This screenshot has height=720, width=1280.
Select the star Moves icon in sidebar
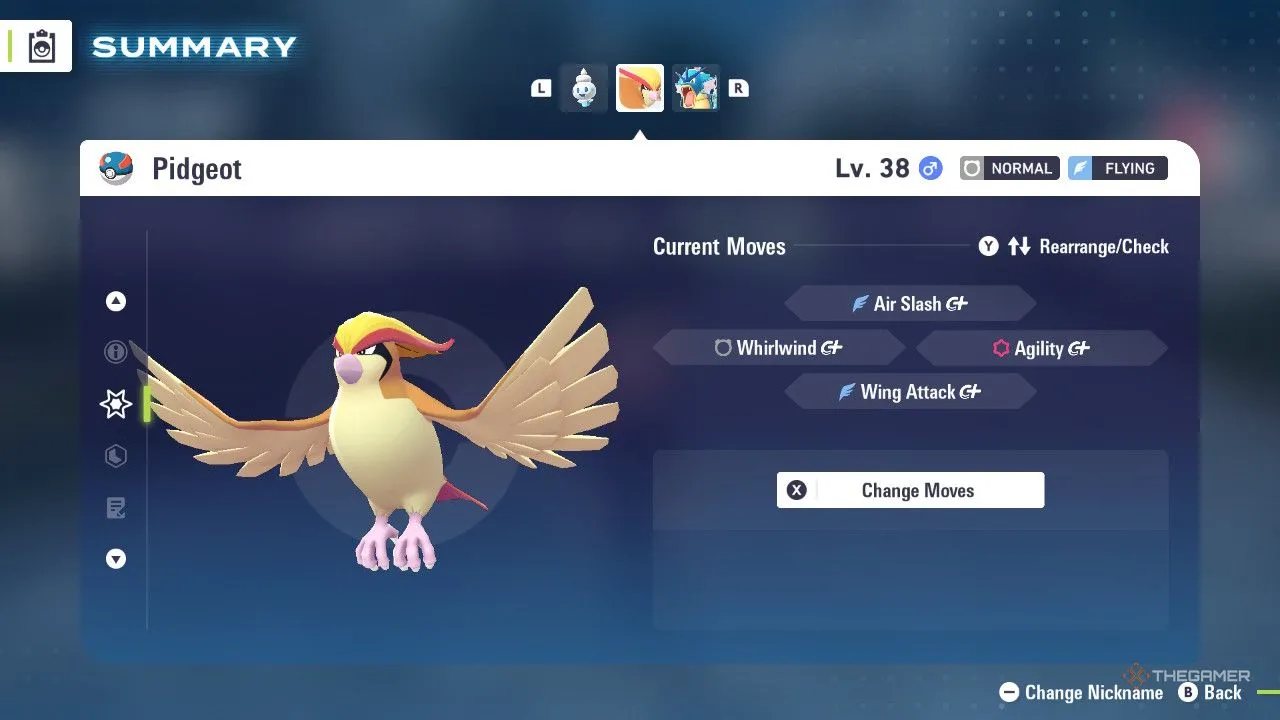115,404
